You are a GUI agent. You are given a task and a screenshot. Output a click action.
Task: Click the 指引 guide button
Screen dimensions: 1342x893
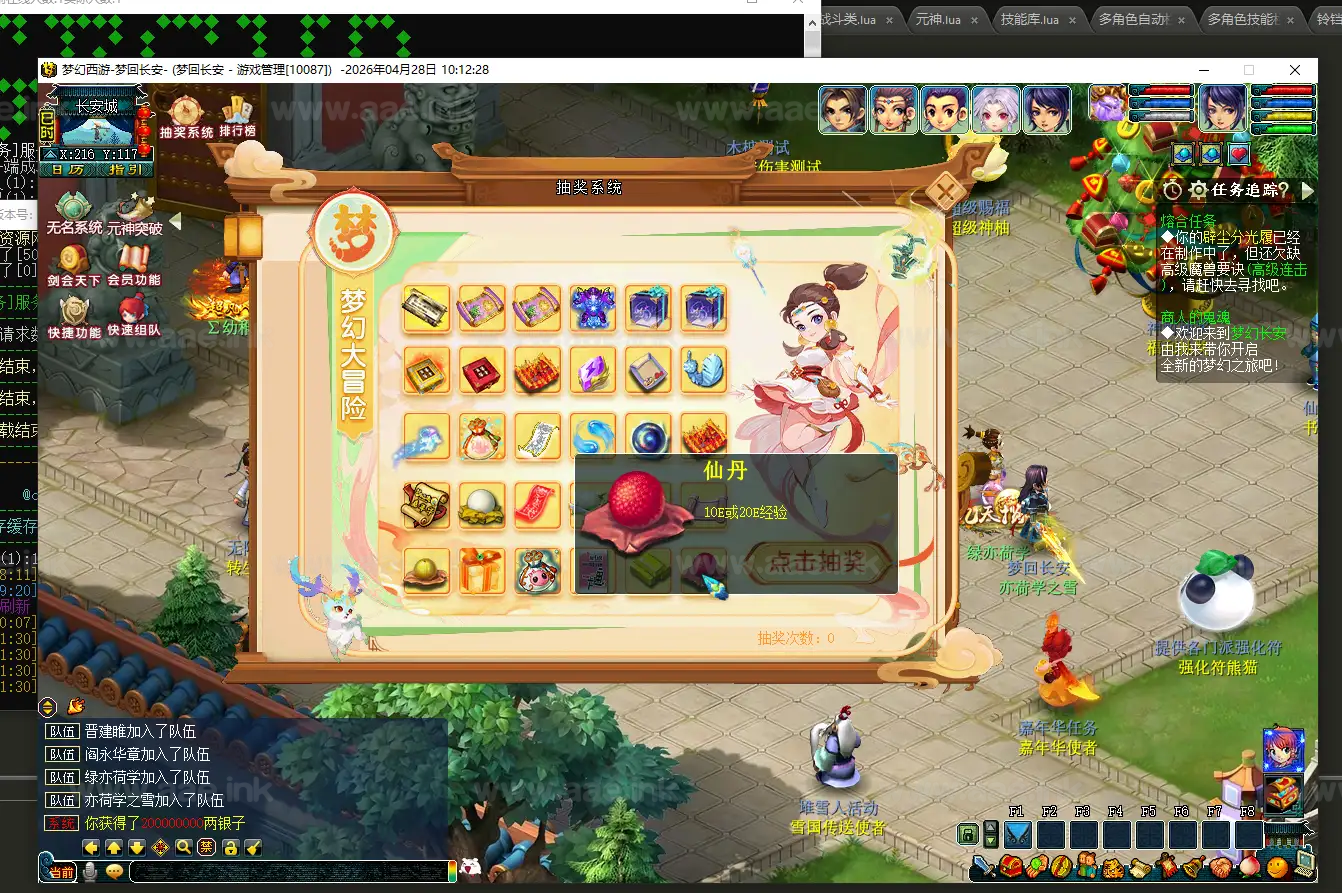tap(119, 170)
